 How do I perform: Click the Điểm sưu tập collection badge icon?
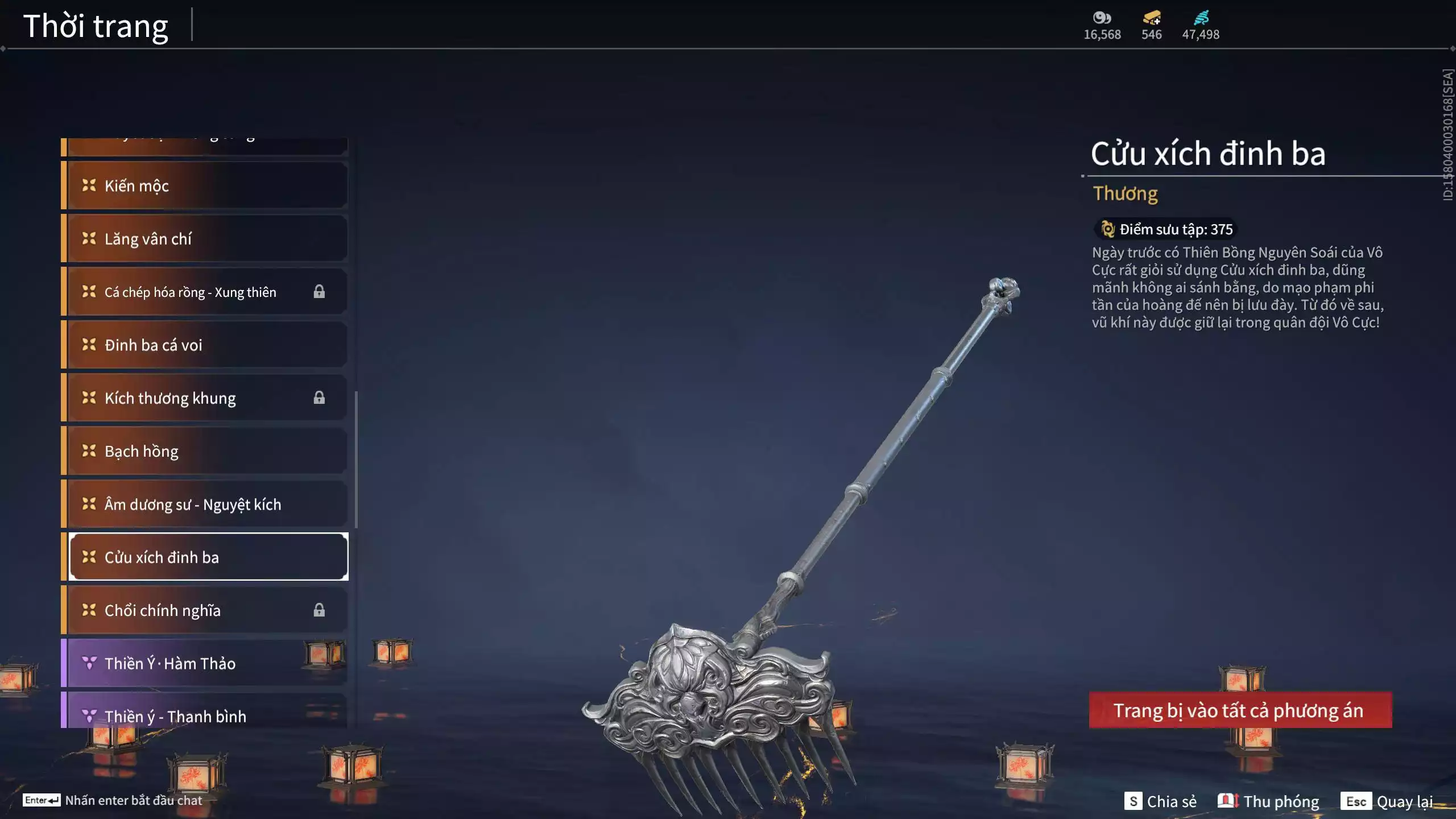pos(1108,229)
